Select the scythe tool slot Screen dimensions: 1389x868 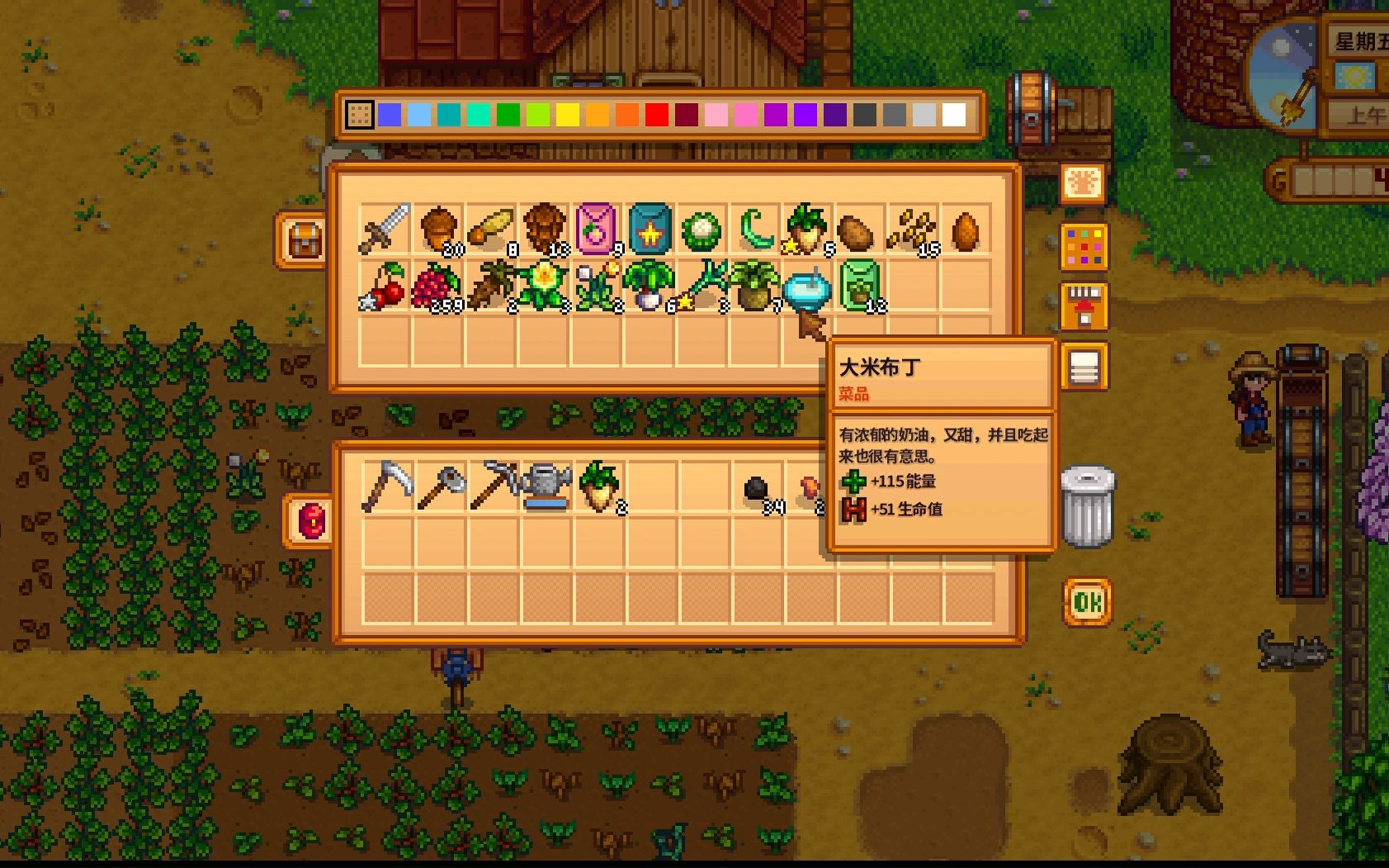[385, 485]
